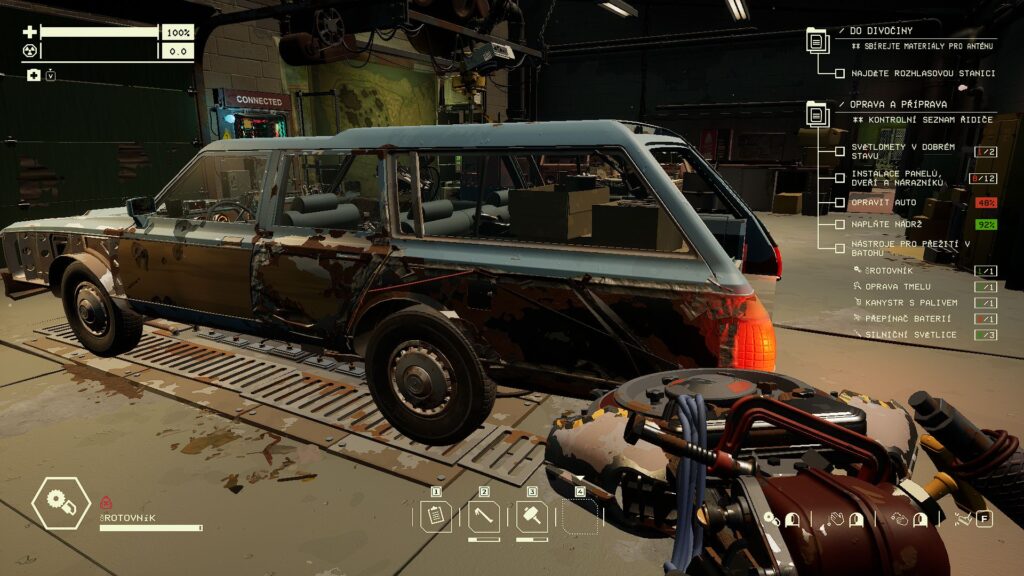
Task: Click the scrapper tool hexagon icon
Action: click(x=61, y=504)
